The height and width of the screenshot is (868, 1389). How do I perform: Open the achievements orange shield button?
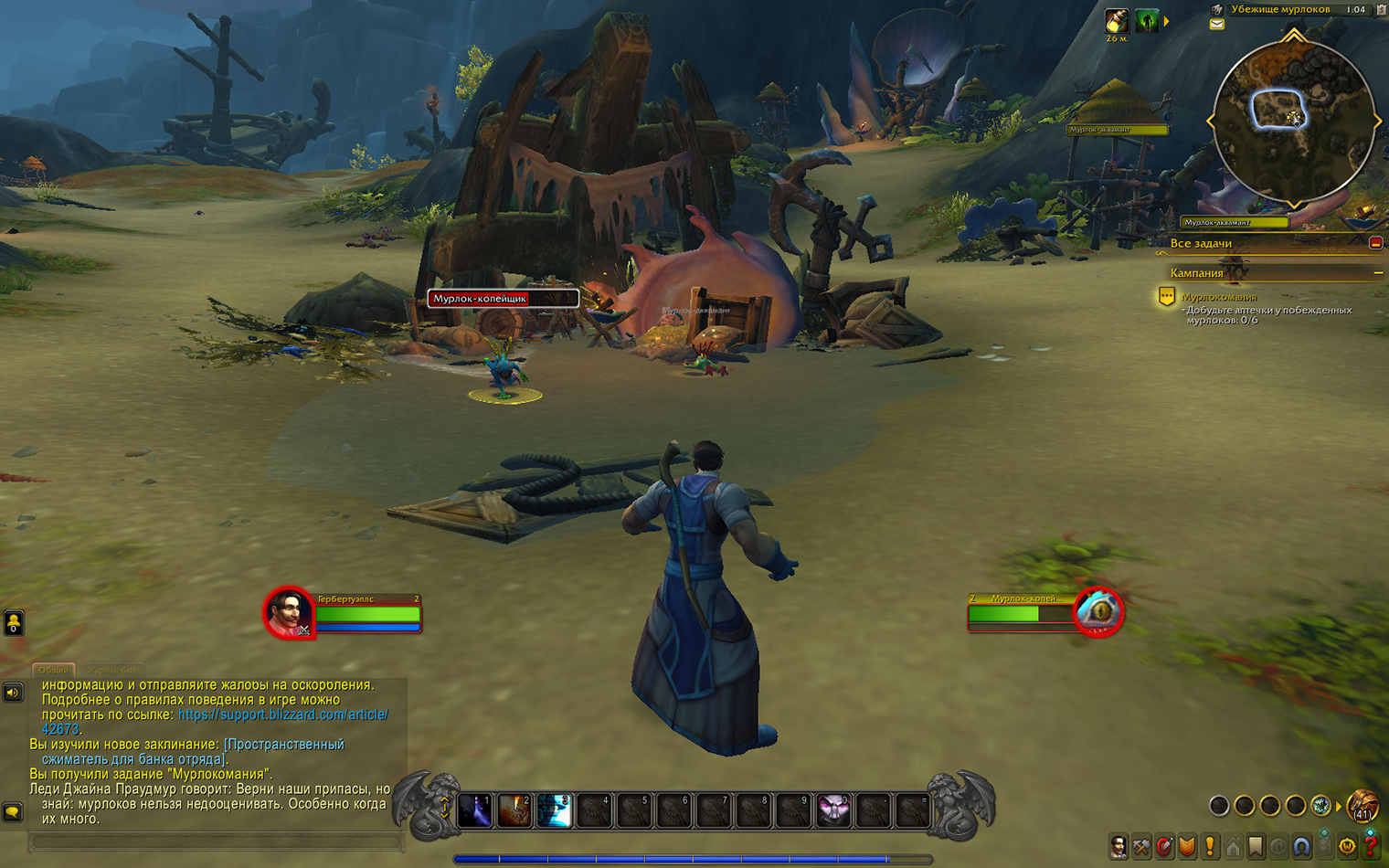tap(1187, 847)
